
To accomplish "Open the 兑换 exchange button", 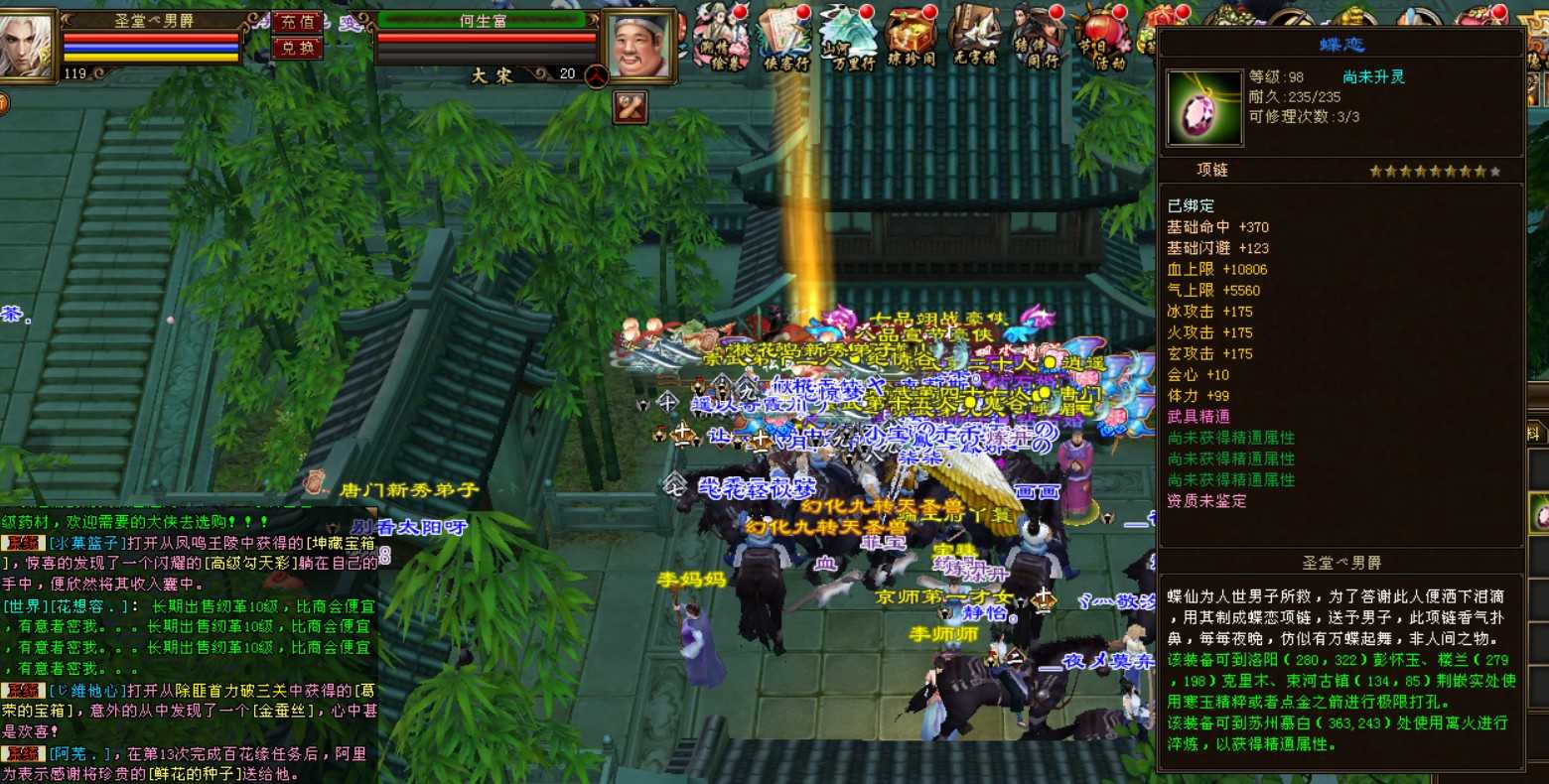I will coord(297,48).
